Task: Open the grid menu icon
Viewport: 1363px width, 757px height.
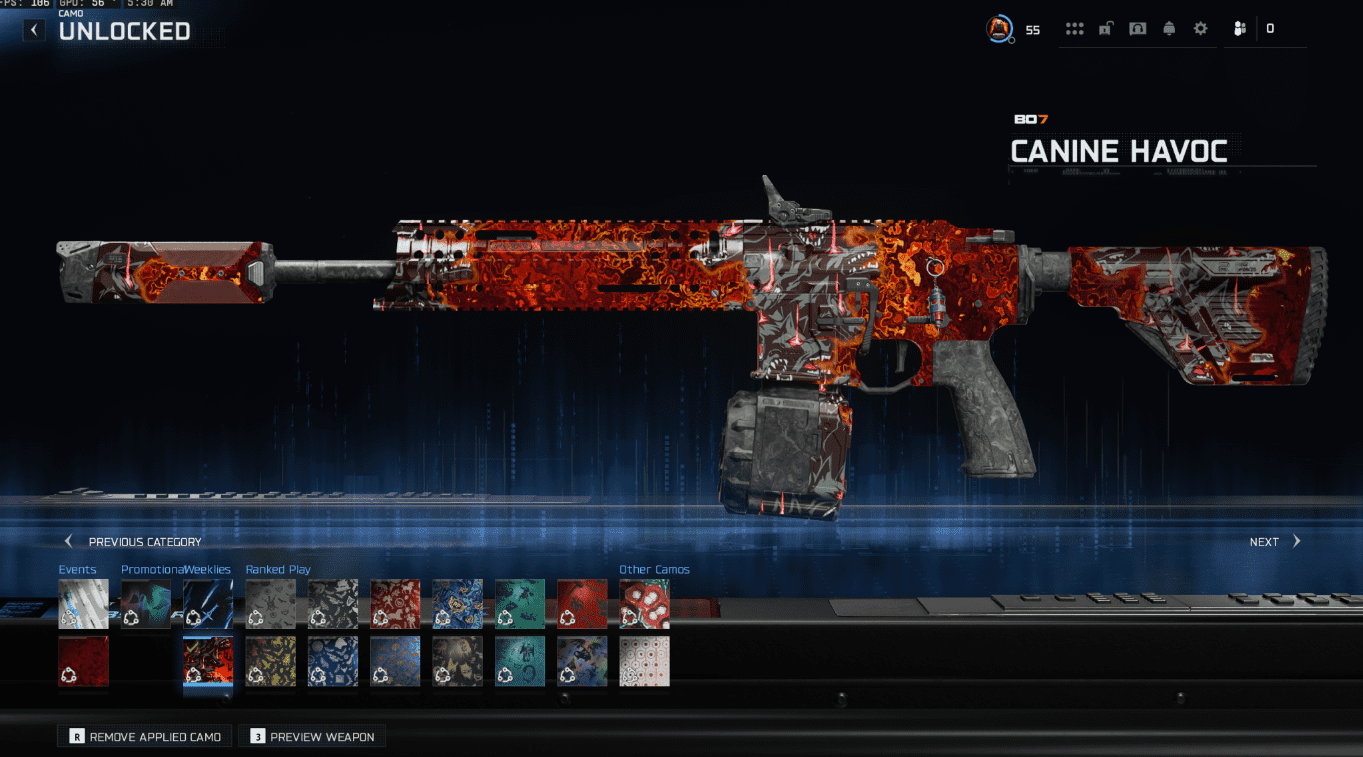Action: coord(1074,29)
